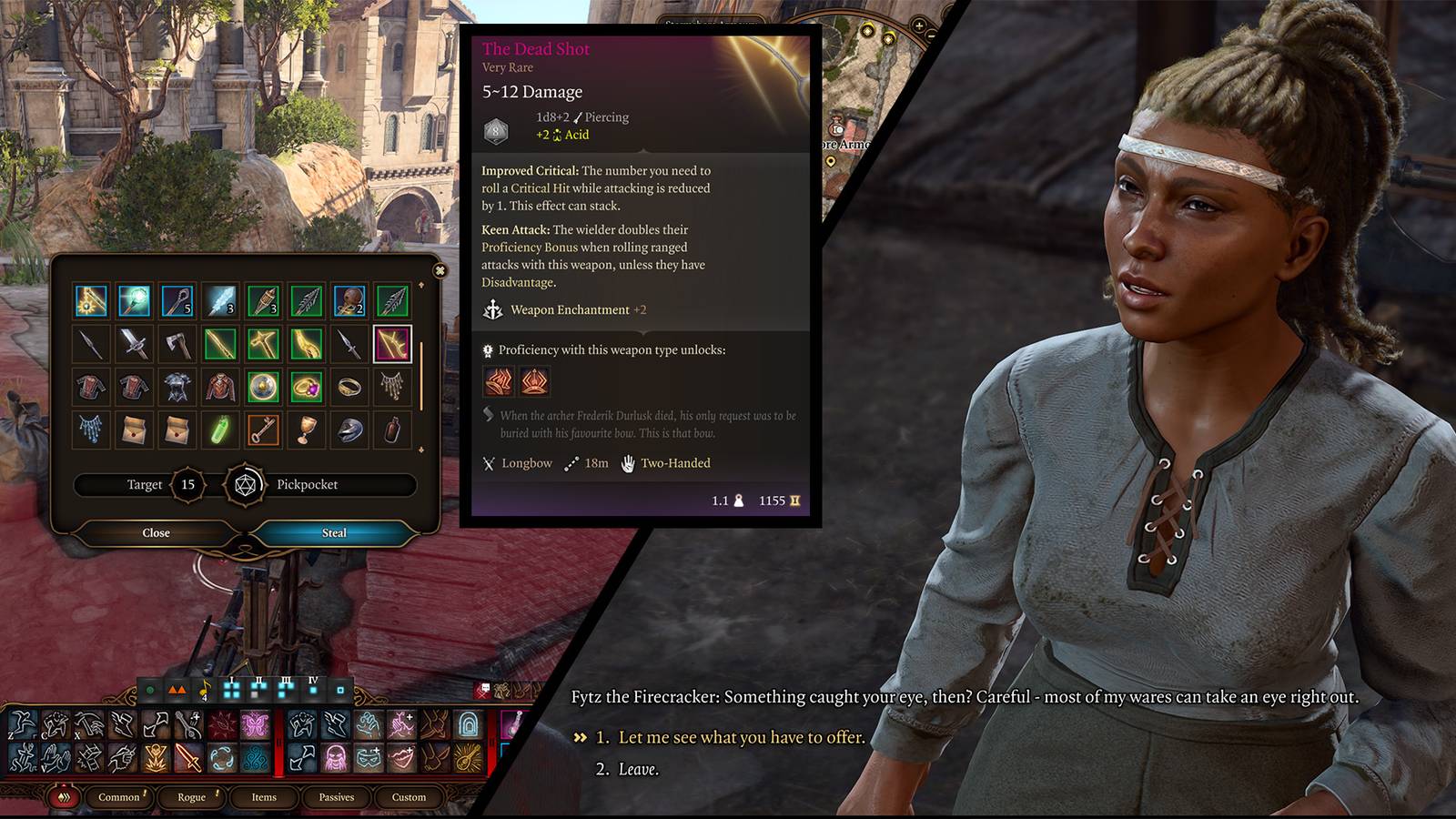Choose the Leave dialogue option
This screenshot has width=1456, height=819.
638,769
